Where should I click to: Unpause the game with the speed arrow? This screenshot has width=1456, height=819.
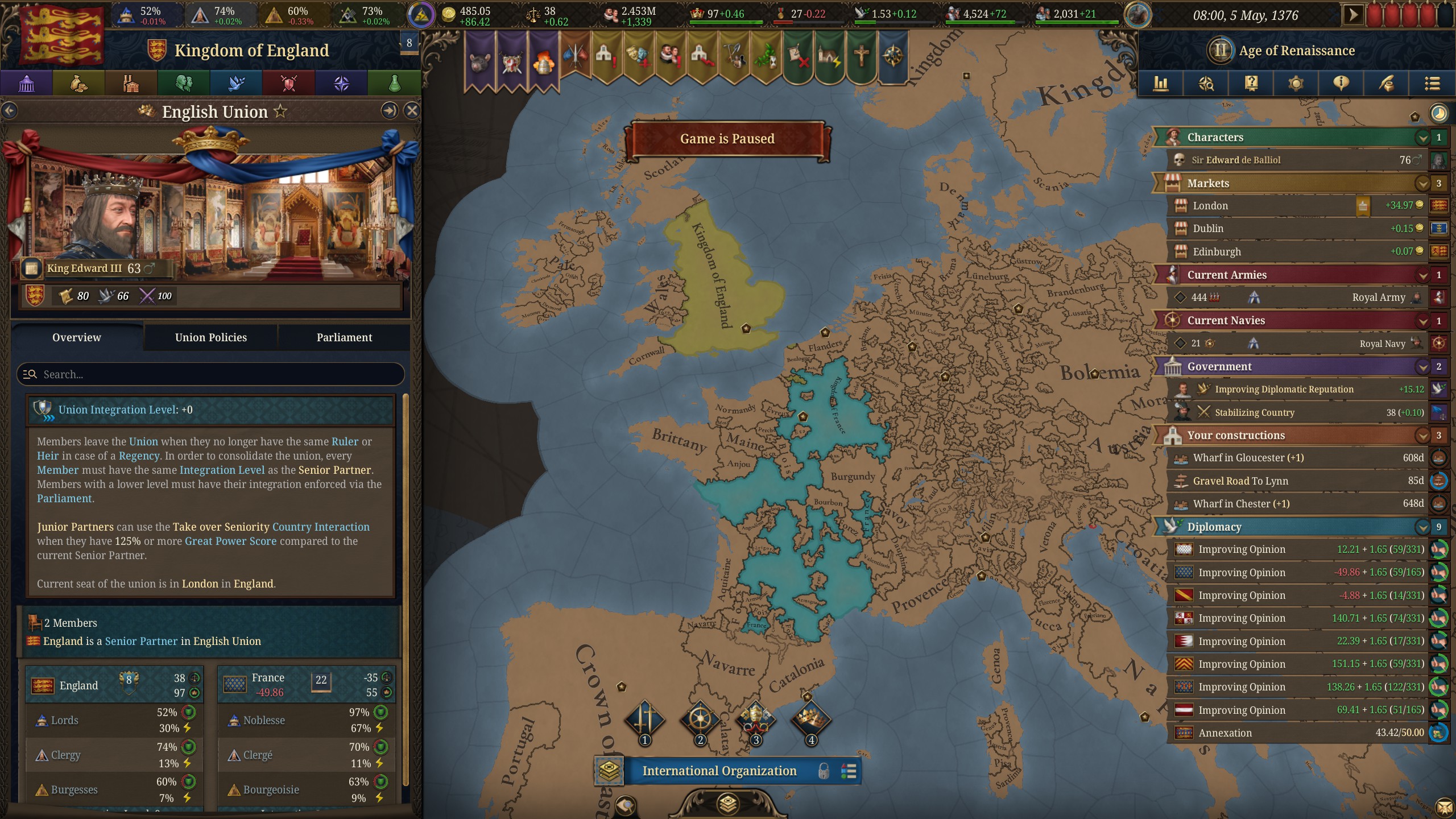[1352, 14]
